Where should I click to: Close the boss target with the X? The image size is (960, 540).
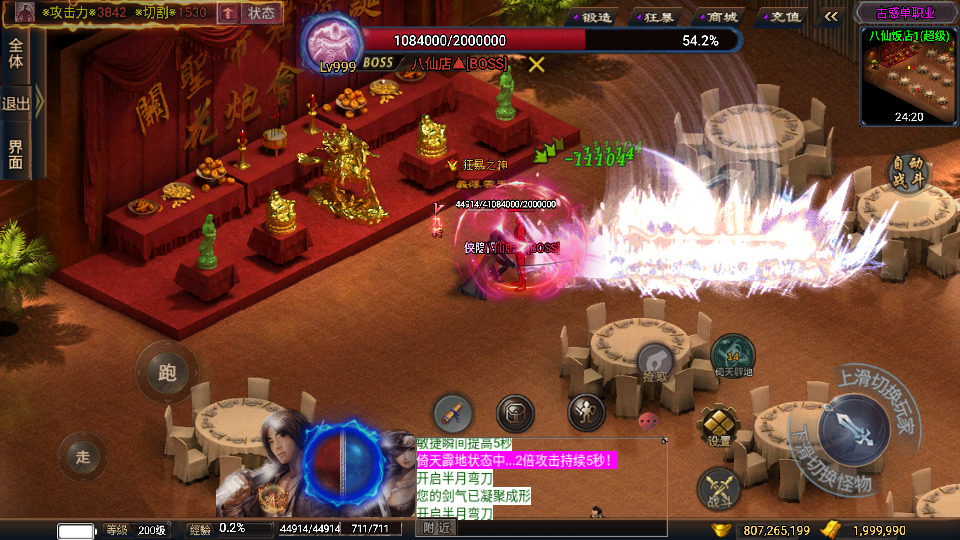(x=537, y=64)
